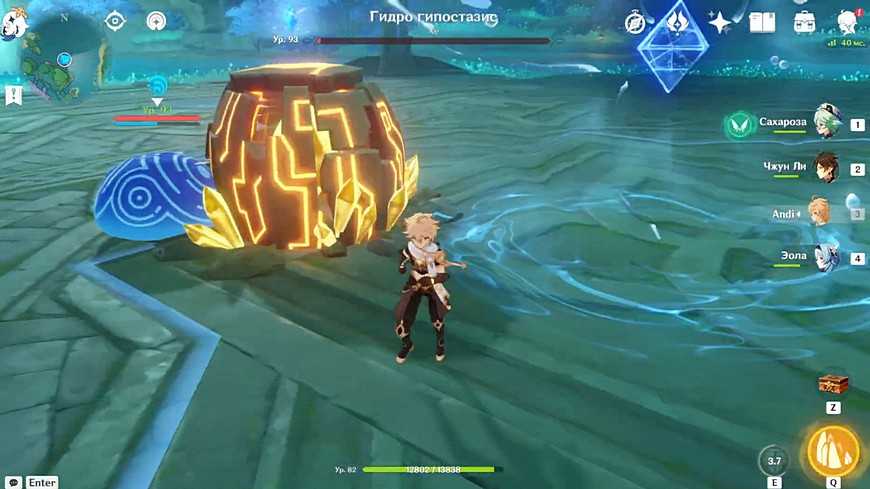Open the Adventurer Handbook book icon
The width and height of the screenshot is (870, 489).
click(x=763, y=22)
